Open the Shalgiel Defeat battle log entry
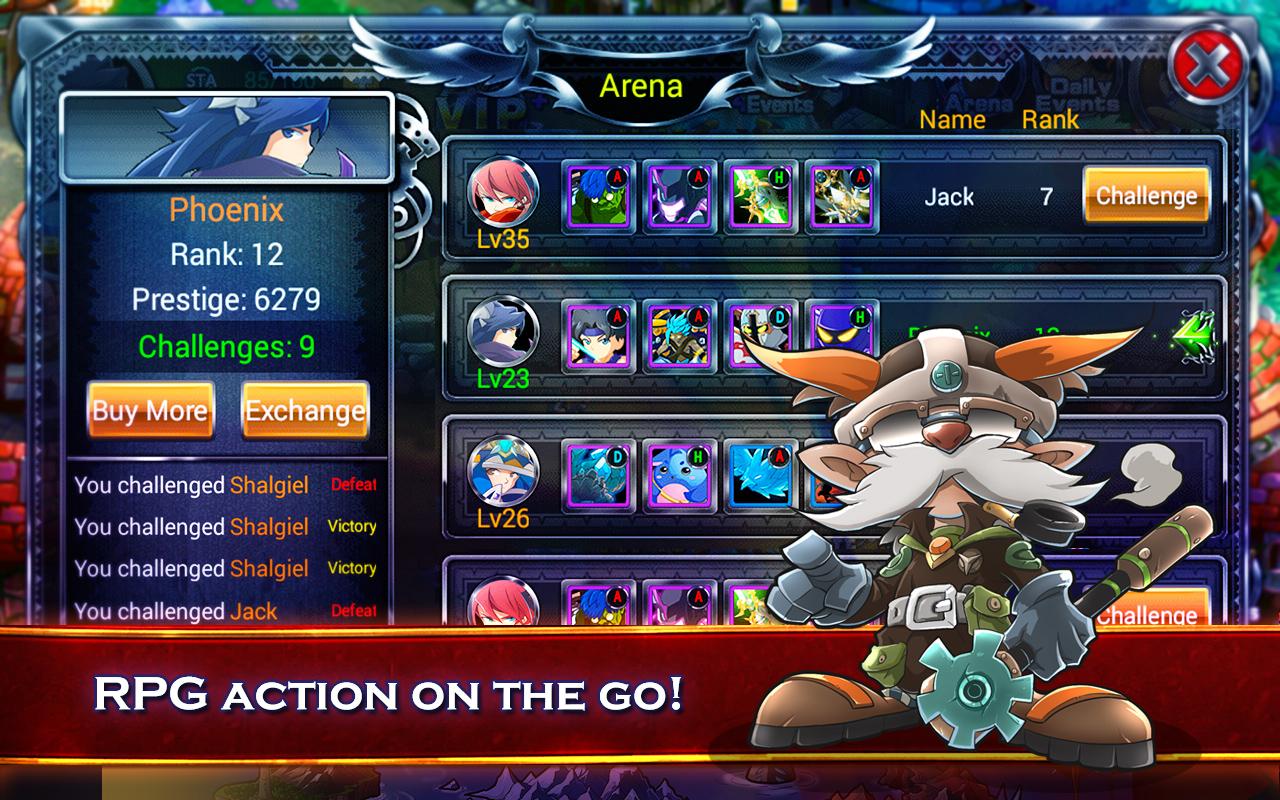The width and height of the screenshot is (1280, 800). pyautogui.click(x=225, y=485)
